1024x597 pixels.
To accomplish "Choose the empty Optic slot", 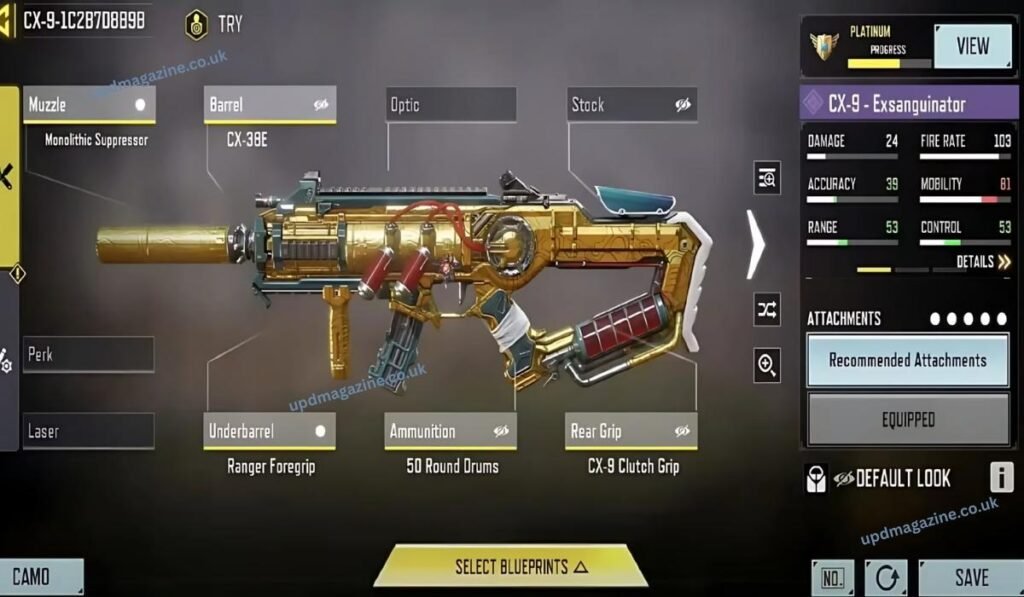I will [451, 105].
